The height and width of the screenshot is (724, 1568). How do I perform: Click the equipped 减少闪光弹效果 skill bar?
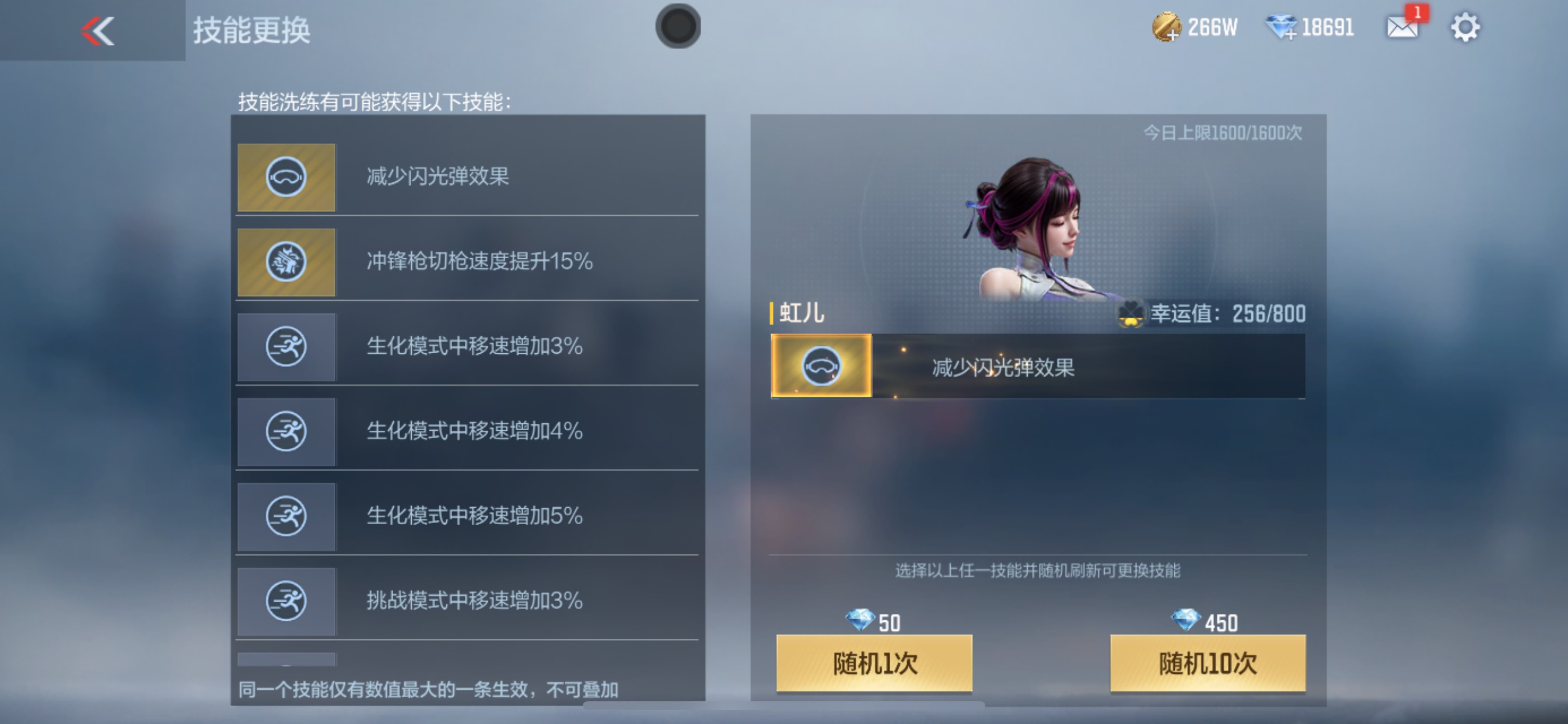pos(1035,367)
